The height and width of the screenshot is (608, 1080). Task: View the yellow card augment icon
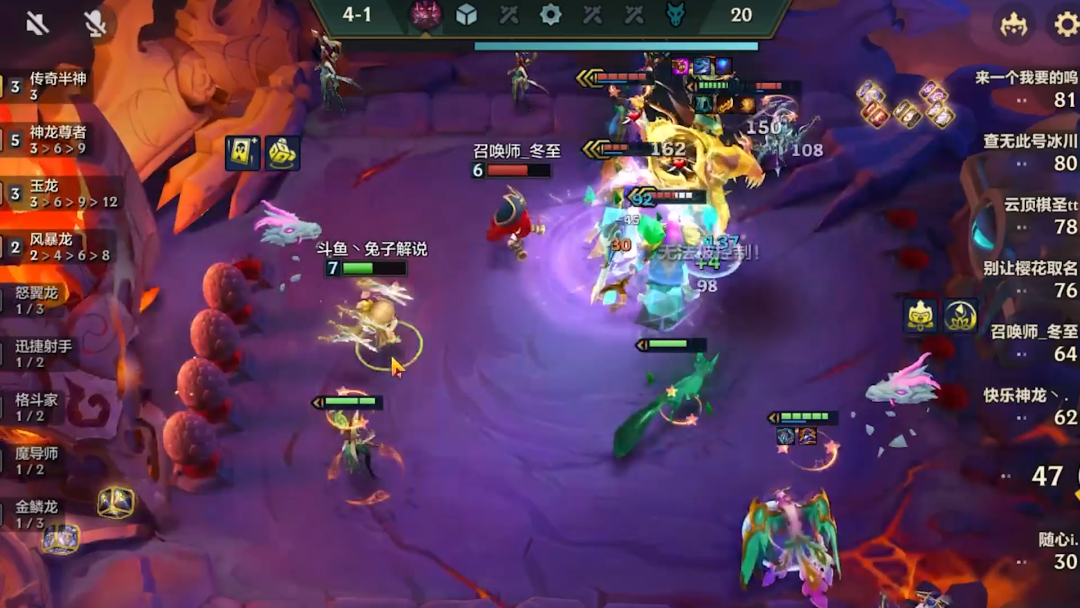(242, 153)
